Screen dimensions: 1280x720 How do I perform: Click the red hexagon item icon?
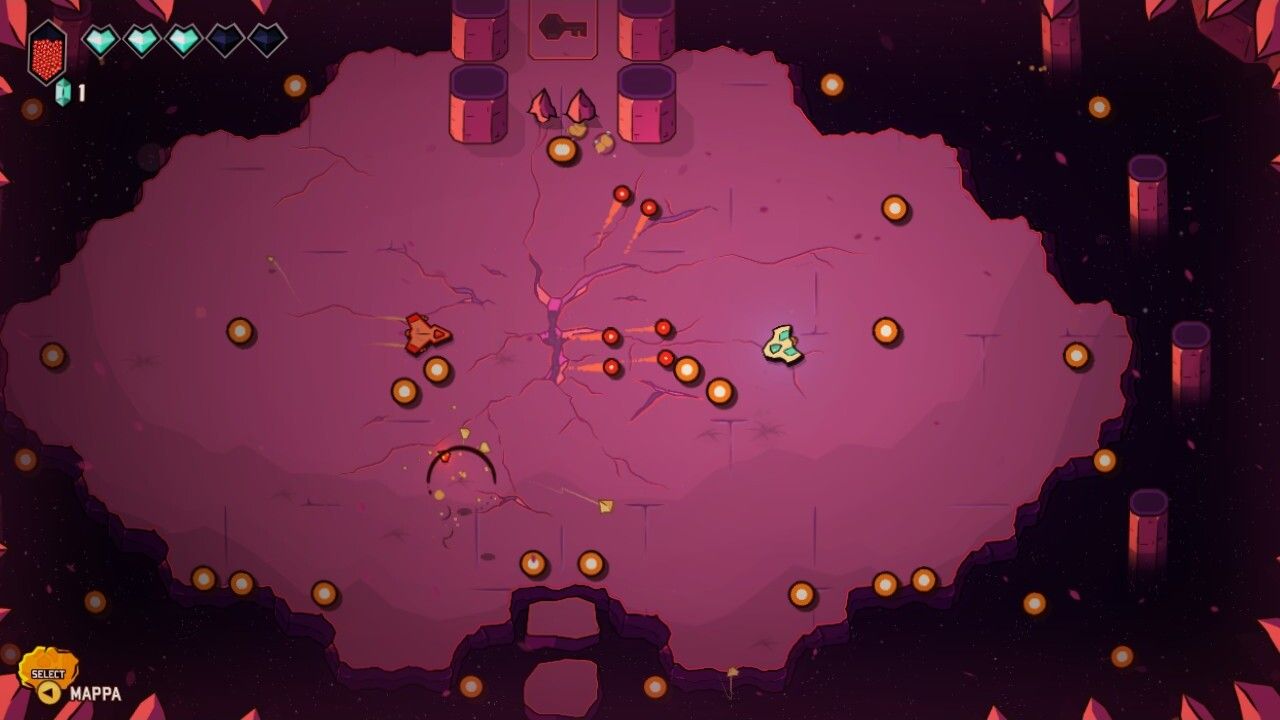tap(47, 52)
